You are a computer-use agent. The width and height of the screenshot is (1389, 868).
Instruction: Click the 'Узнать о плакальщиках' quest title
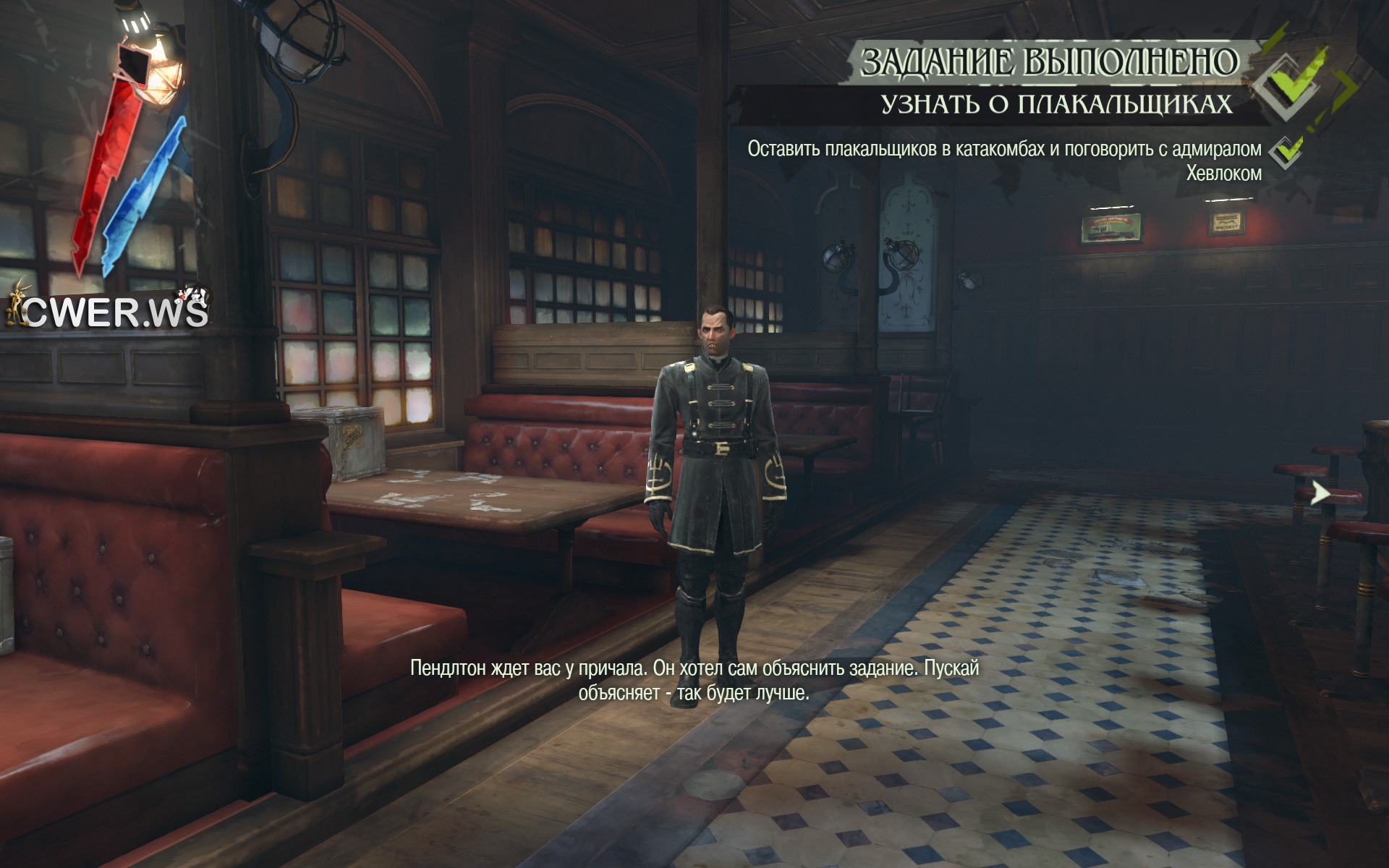(x=1055, y=104)
